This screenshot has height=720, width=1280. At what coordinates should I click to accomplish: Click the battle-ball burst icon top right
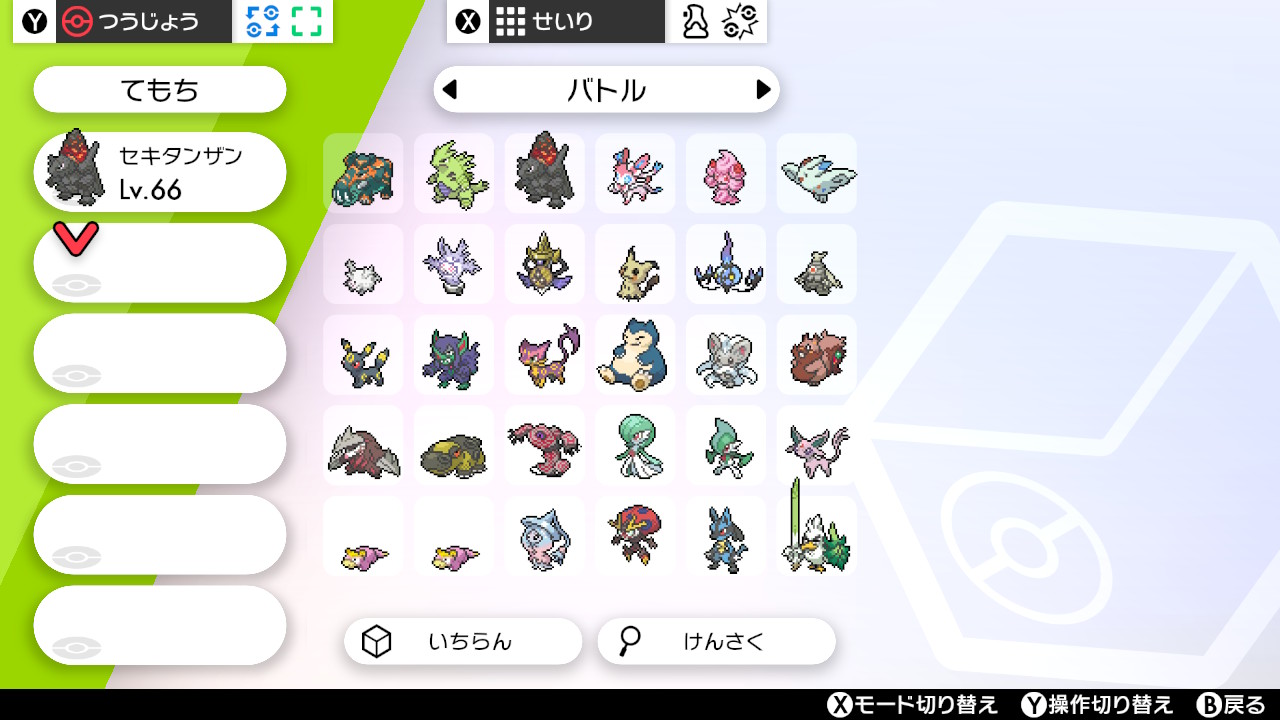[741, 20]
